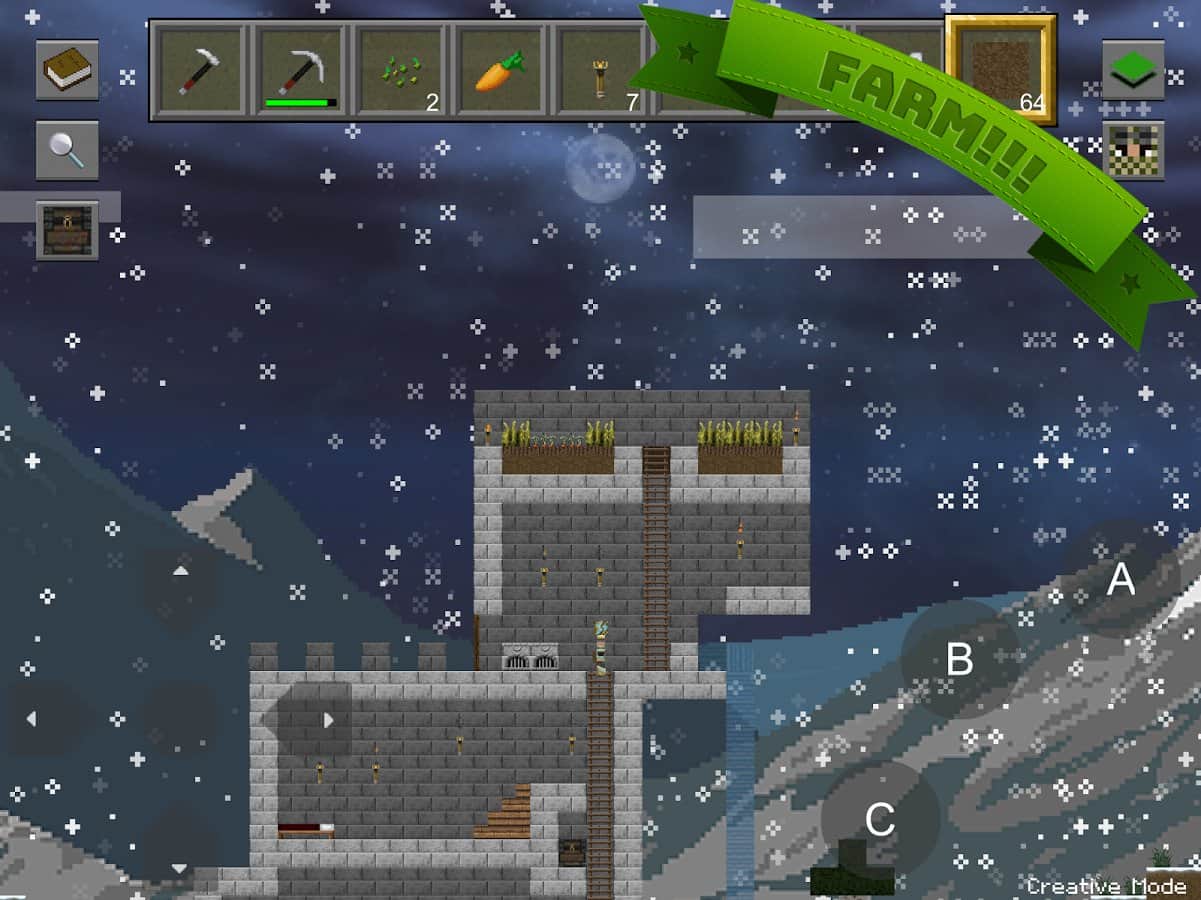Select the pickaxe with green durability bar

302,71
